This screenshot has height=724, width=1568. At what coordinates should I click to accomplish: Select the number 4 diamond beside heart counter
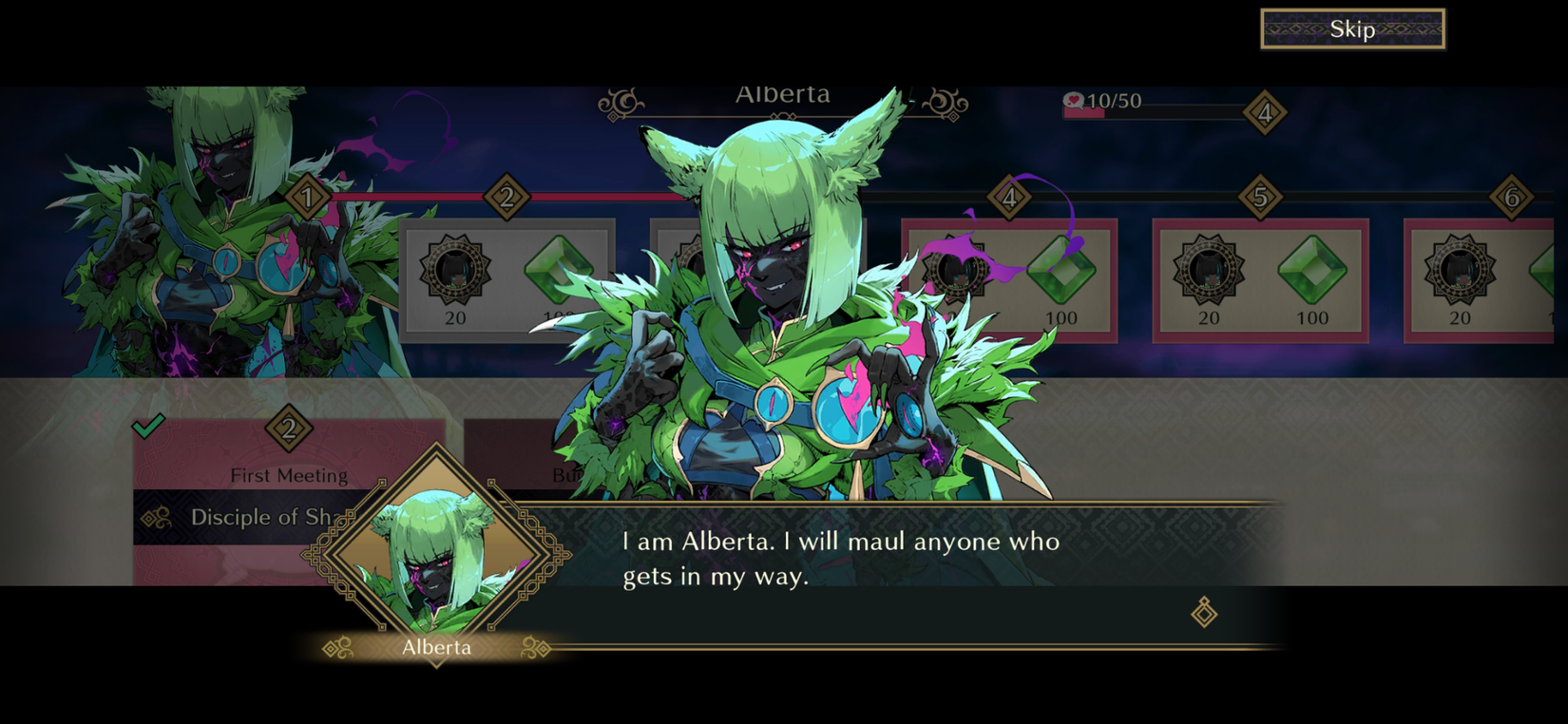[x=1265, y=112]
